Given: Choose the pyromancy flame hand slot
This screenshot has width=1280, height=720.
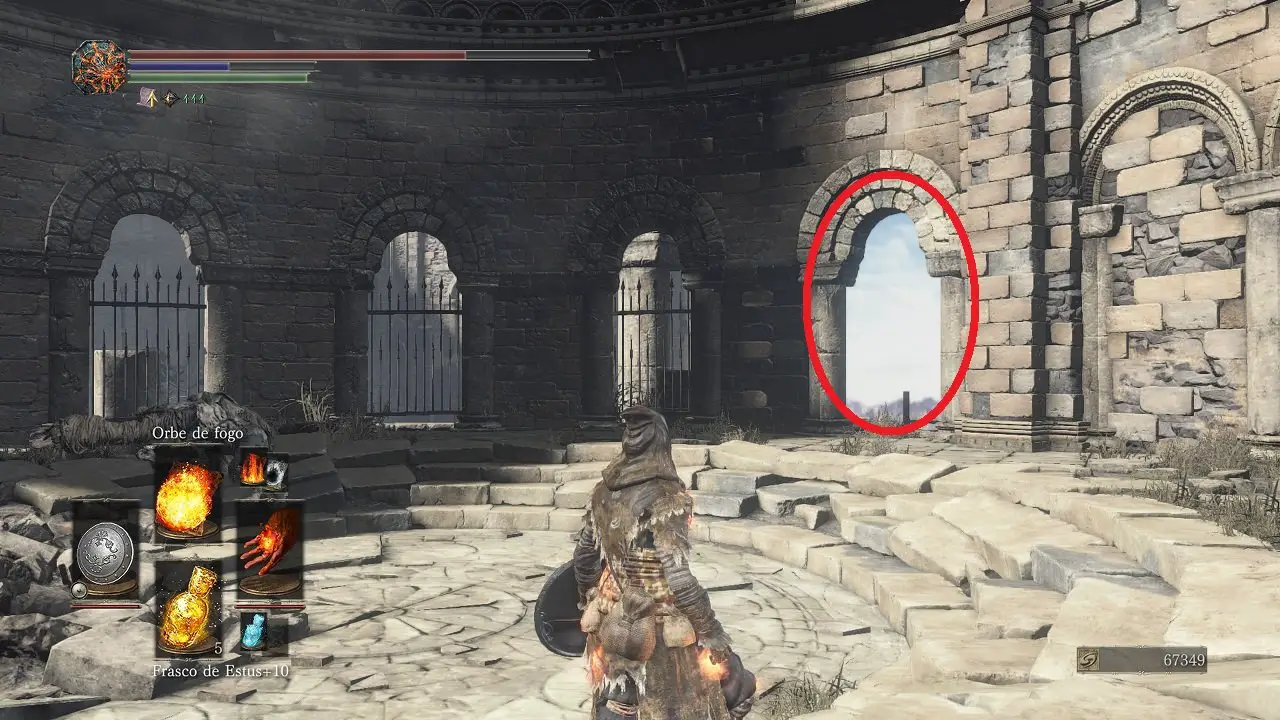Looking at the screenshot, I should 270,550.
